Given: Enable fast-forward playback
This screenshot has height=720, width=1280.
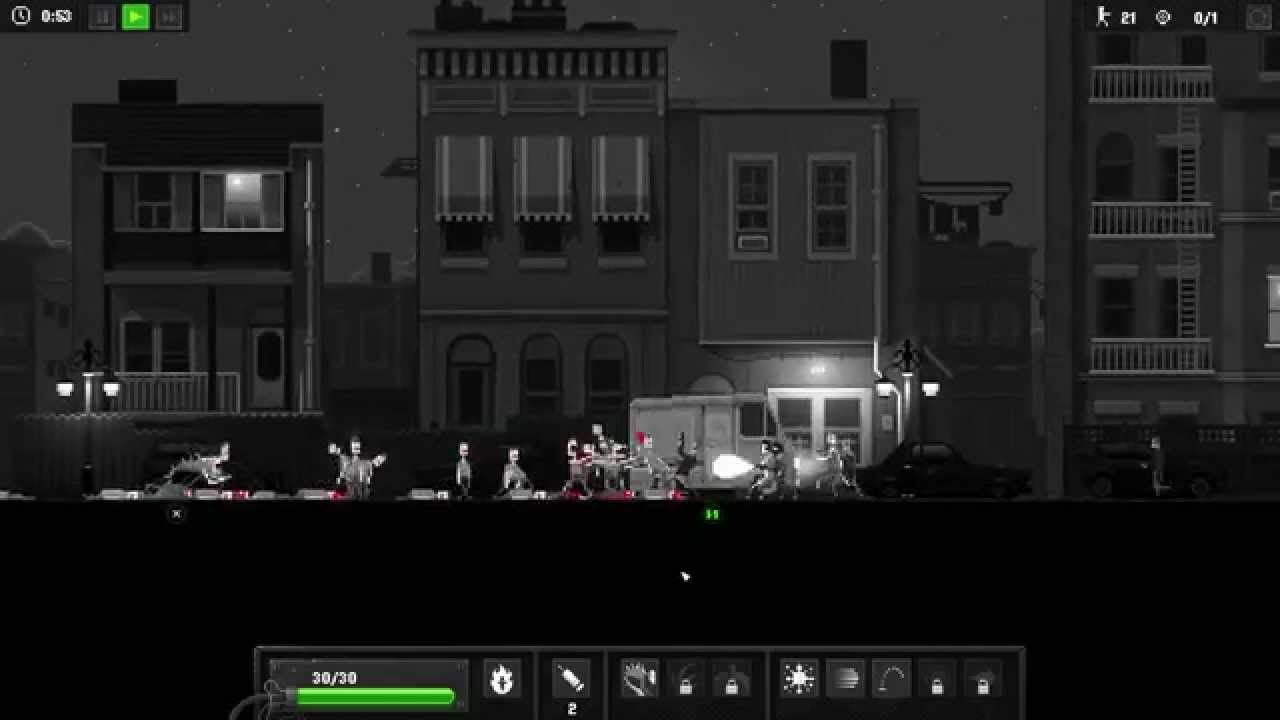Looking at the screenshot, I should tap(167, 16).
